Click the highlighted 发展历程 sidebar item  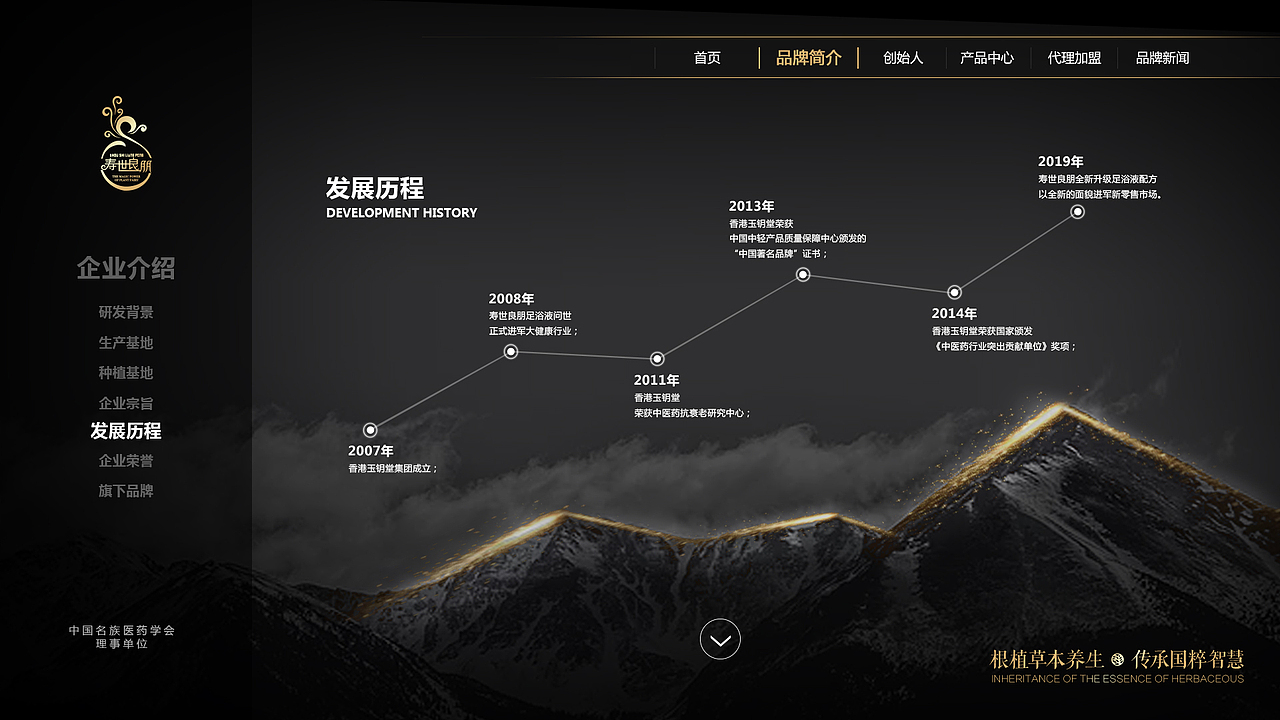[x=127, y=431]
